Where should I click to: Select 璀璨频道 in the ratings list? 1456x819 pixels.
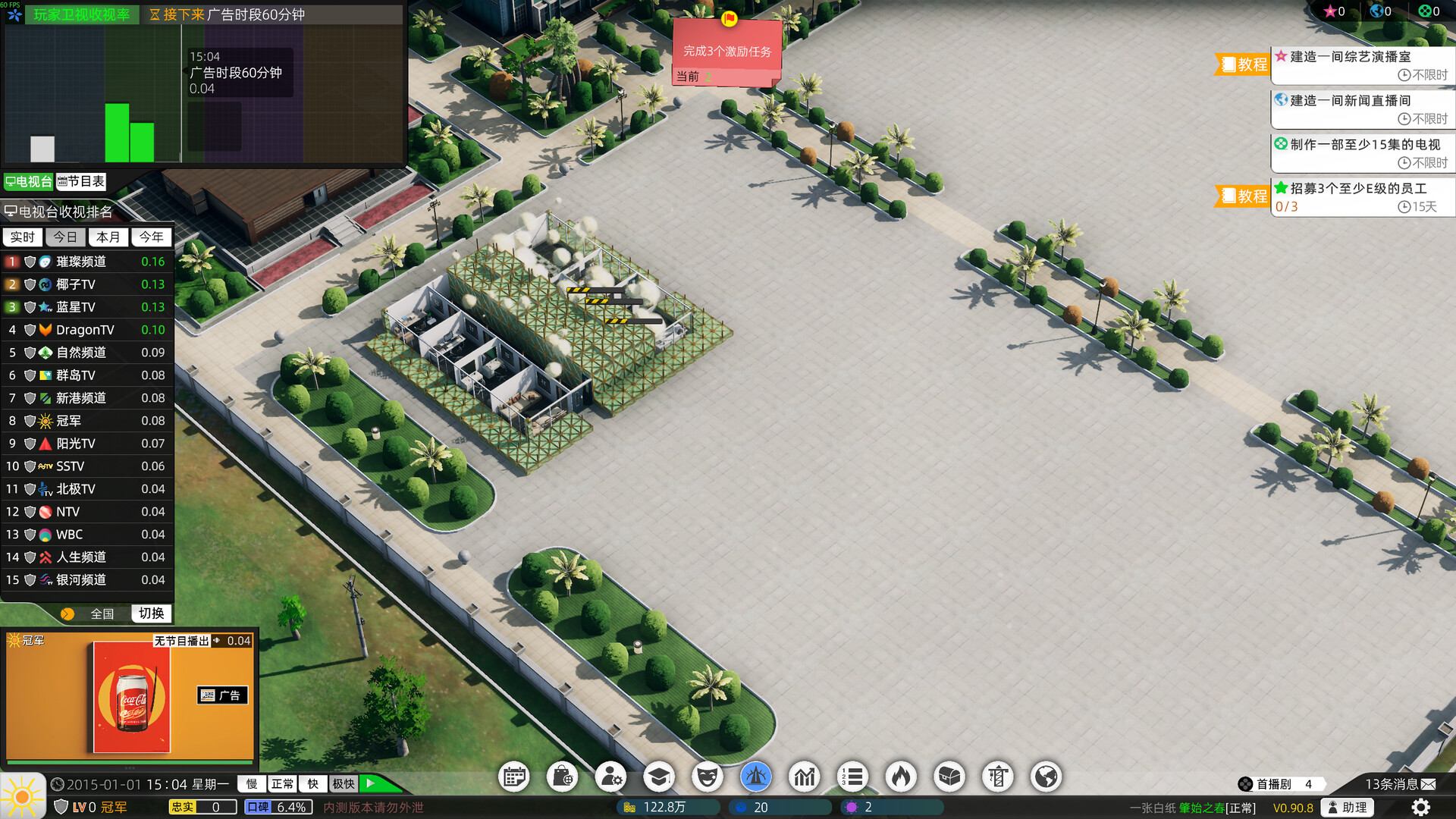pos(81,262)
